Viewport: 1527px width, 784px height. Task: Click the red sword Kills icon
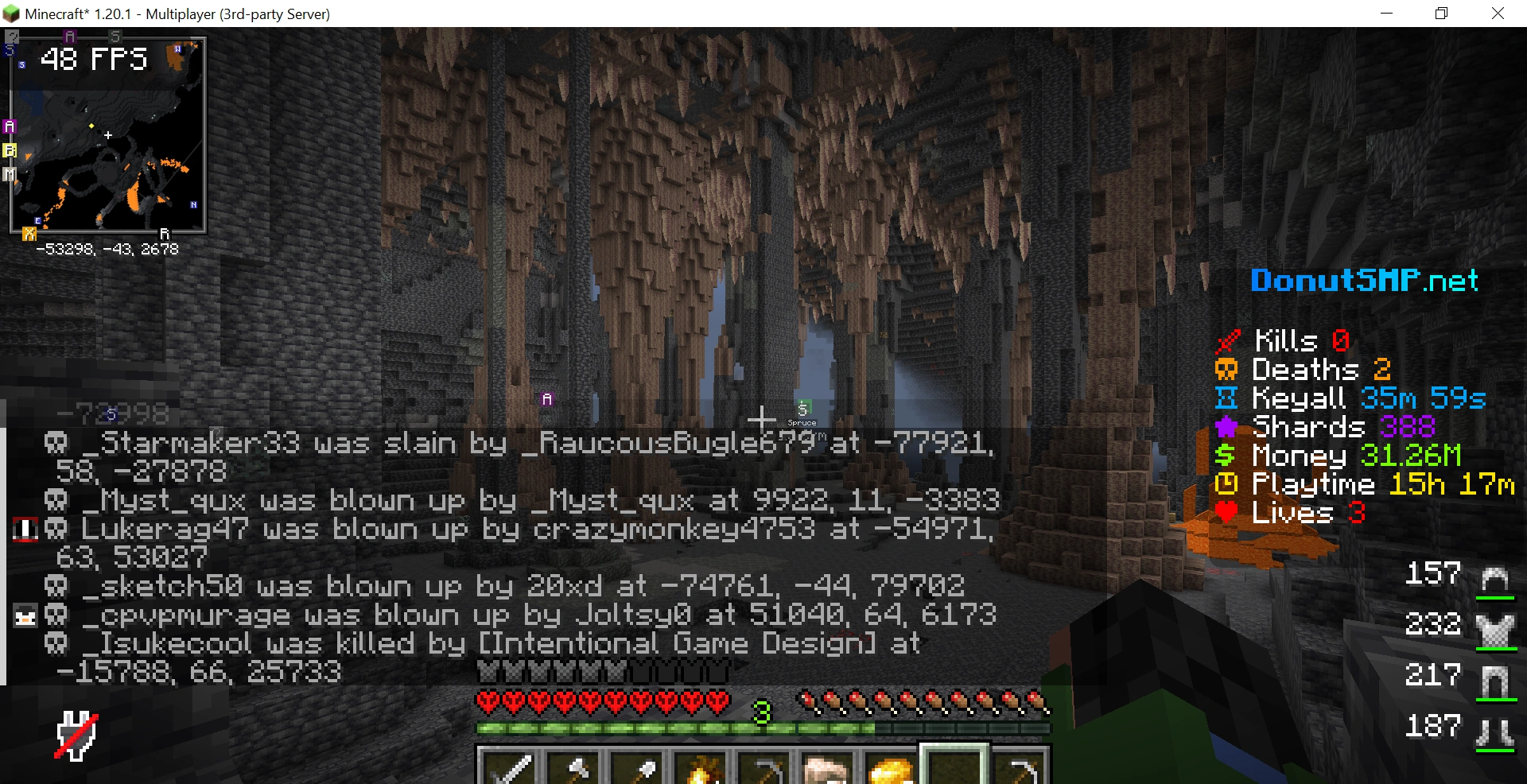[x=1227, y=340]
